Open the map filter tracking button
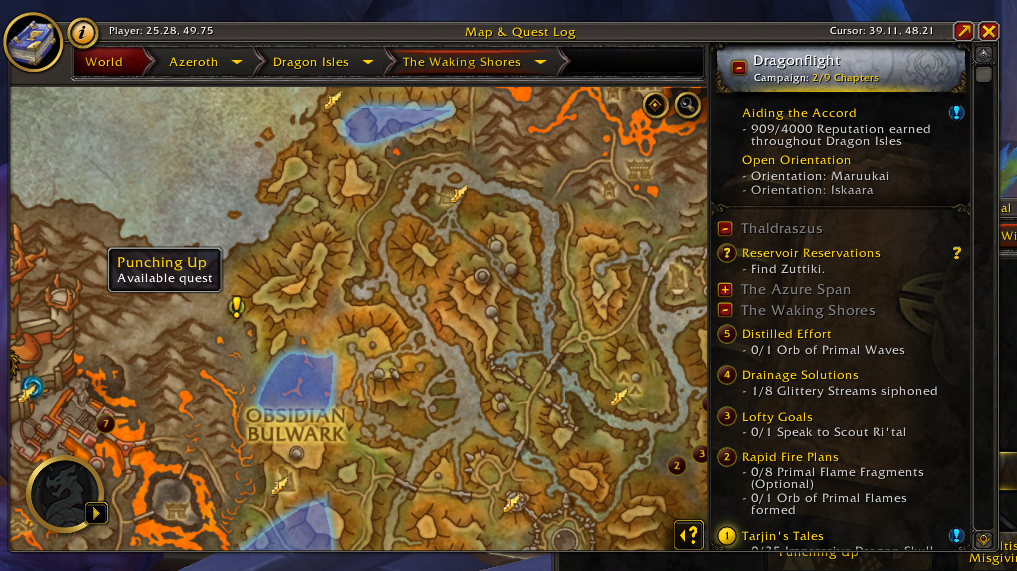1017x571 pixels. (x=656, y=104)
